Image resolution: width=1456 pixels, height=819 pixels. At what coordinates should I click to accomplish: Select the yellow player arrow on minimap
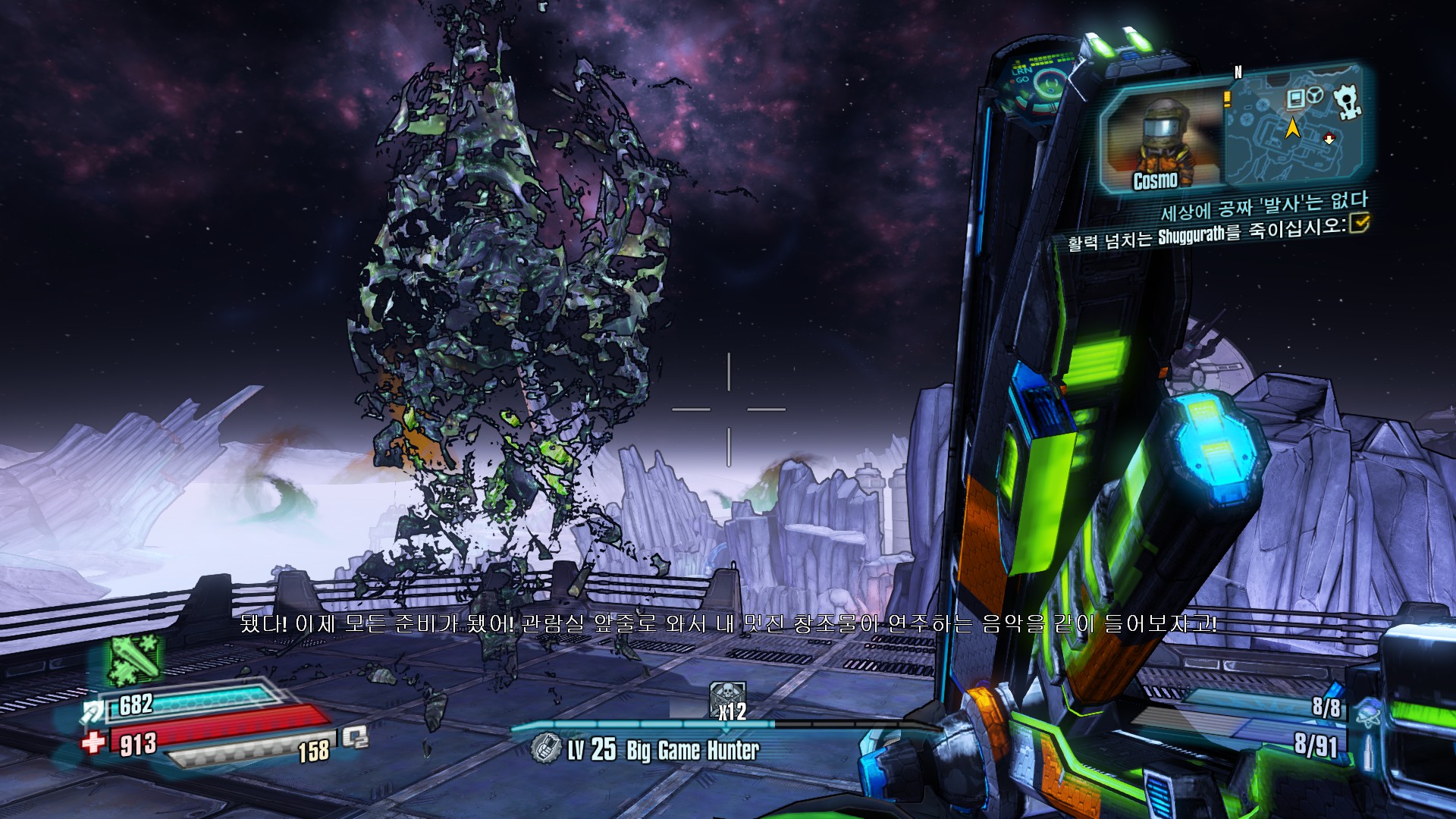coord(1292,127)
